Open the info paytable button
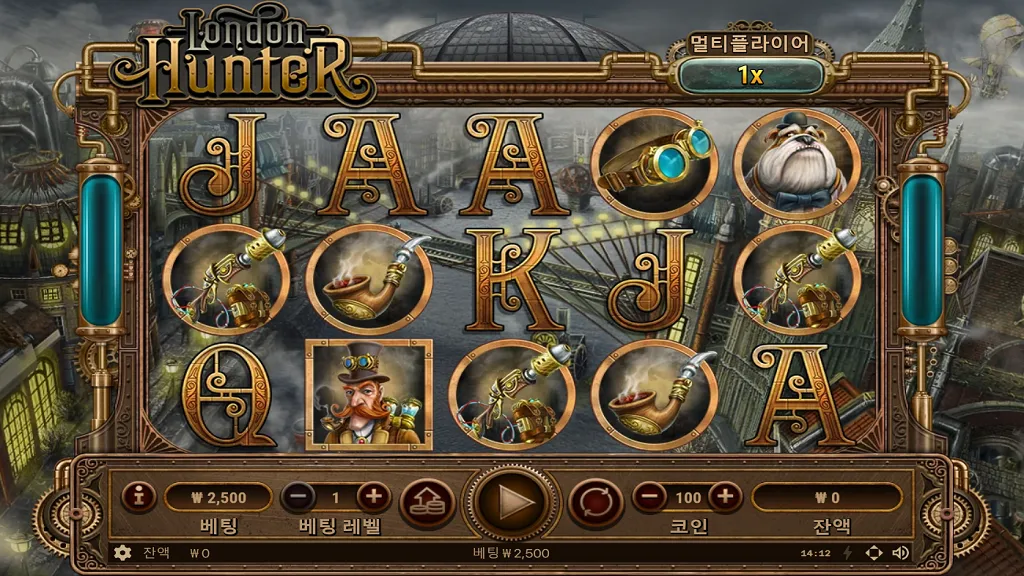Screen dimensions: 1024x576 point(139,496)
